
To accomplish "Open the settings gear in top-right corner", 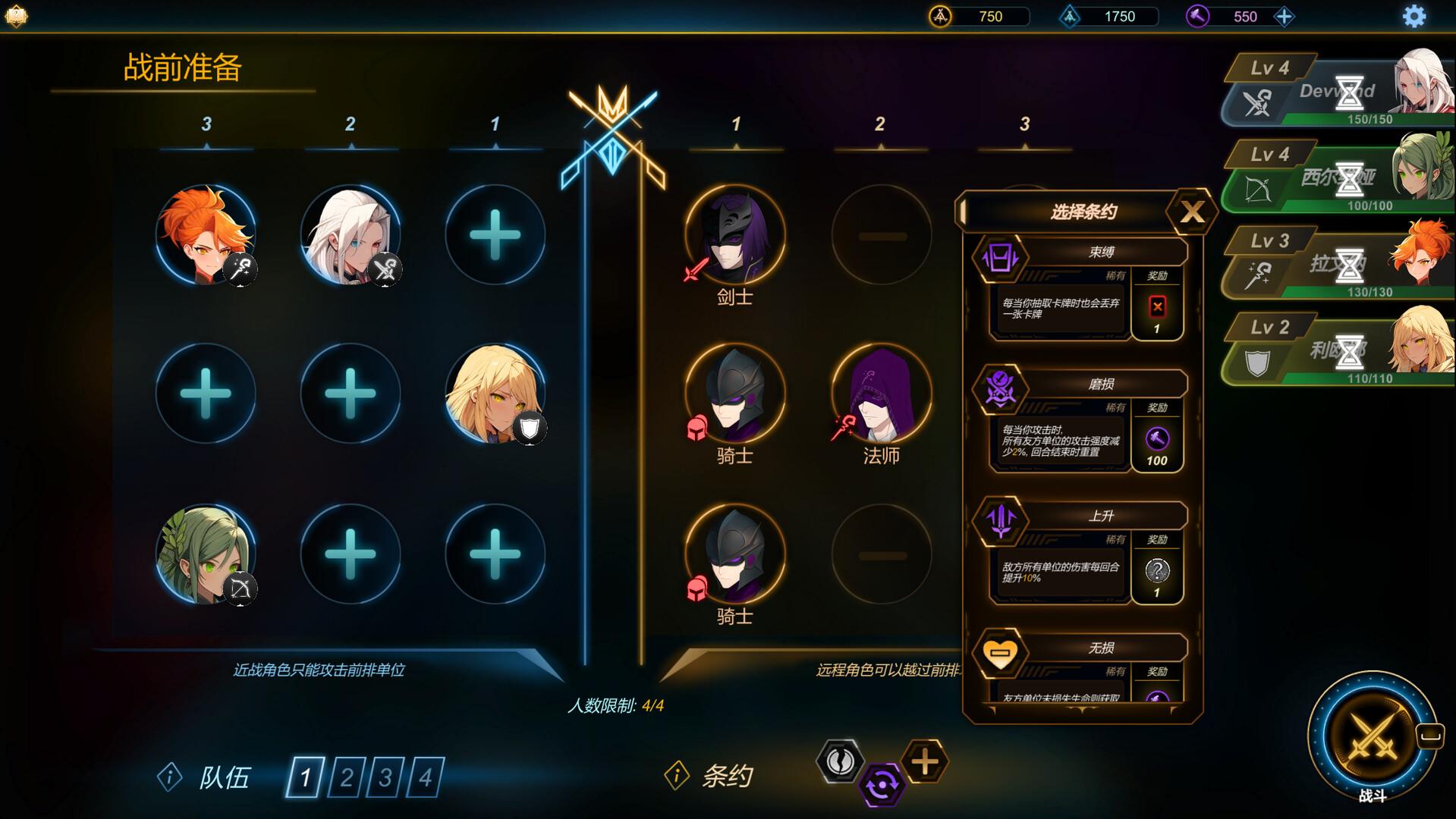I will [1414, 16].
